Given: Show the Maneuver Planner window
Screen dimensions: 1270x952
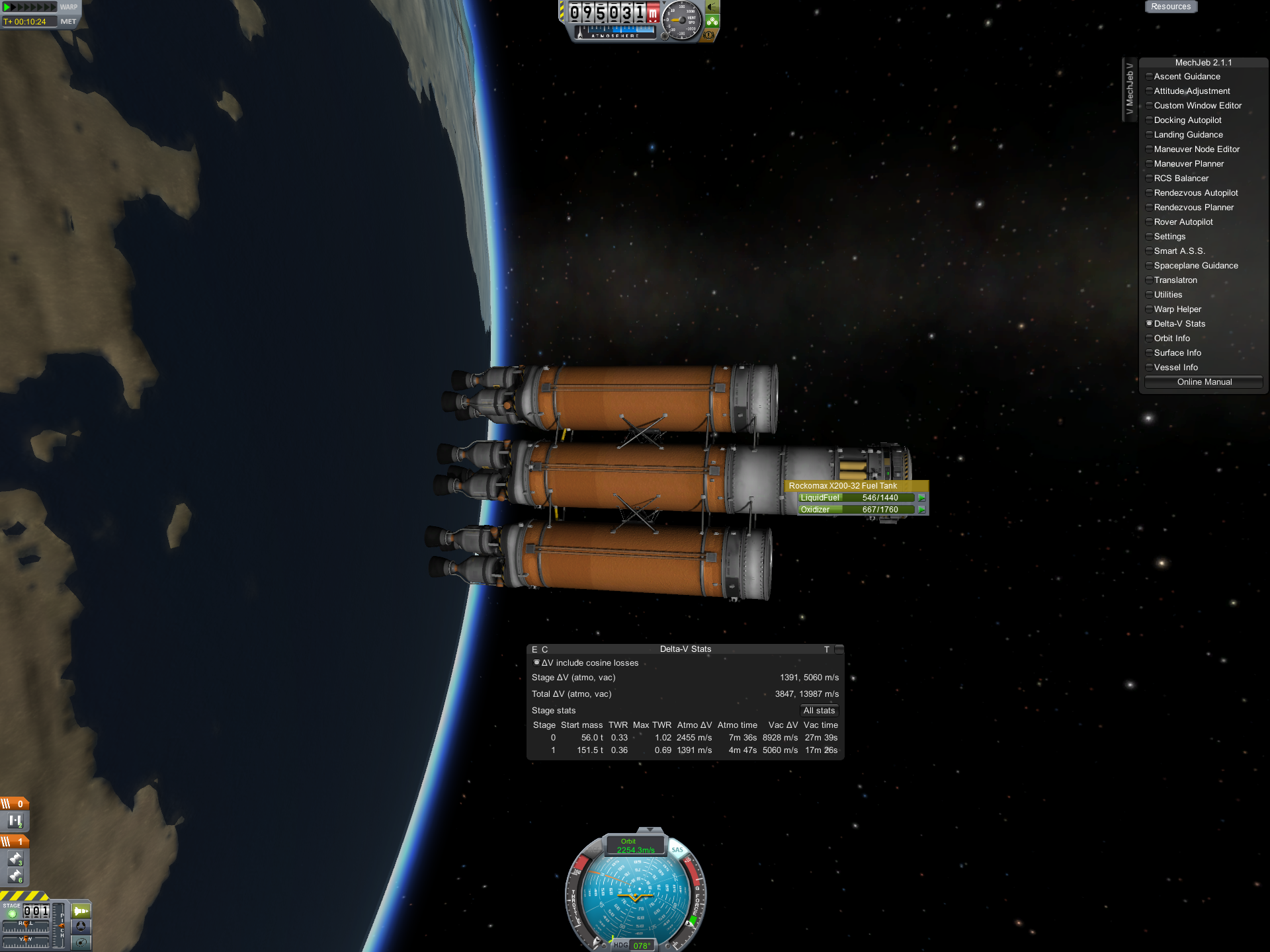Looking at the screenshot, I should [1189, 164].
